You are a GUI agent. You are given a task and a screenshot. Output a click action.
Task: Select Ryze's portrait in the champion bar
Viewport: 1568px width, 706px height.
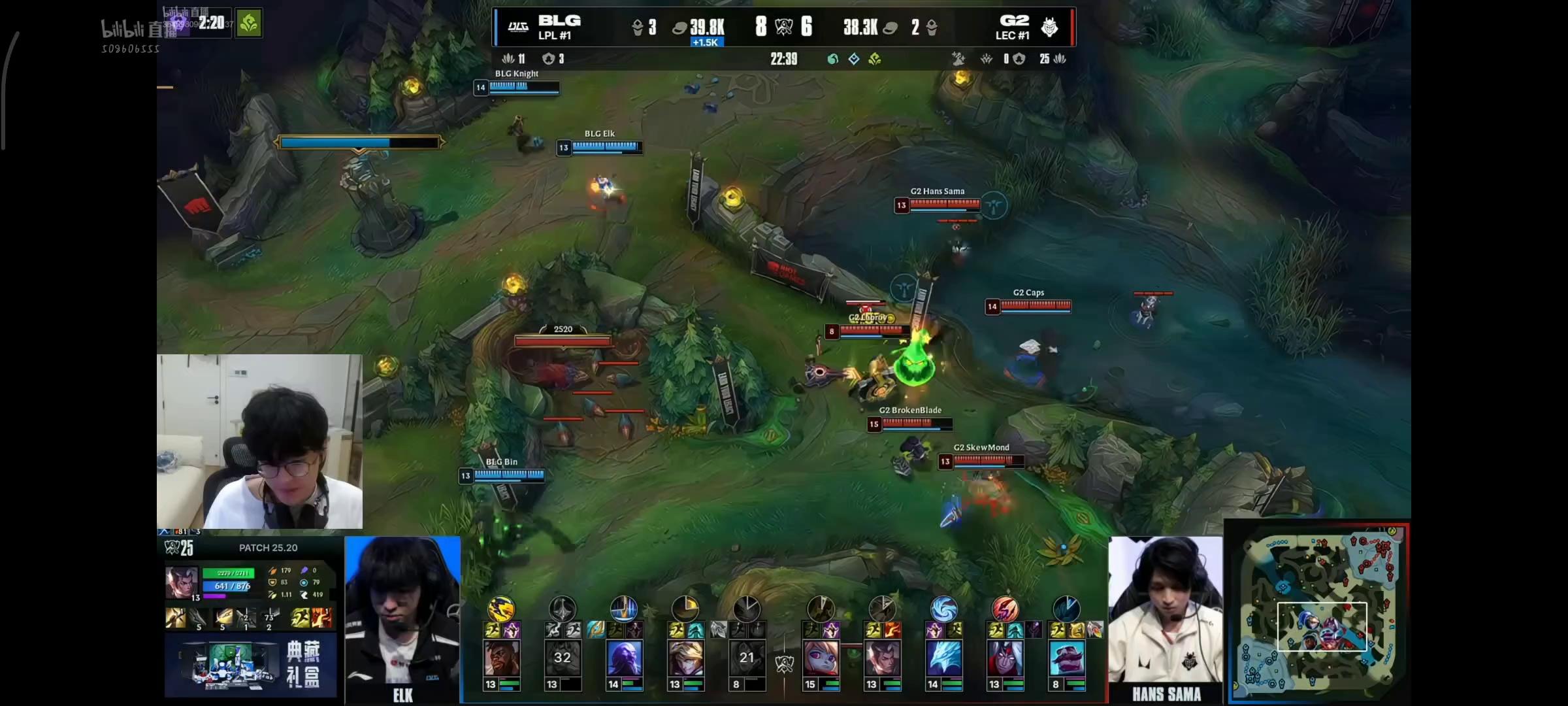(624, 658)
